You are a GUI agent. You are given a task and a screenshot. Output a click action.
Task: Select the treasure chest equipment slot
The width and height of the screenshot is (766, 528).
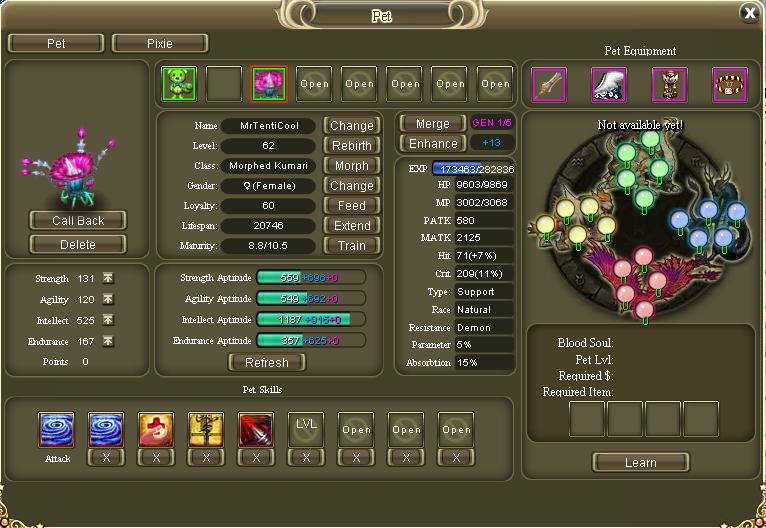pyautogui.click(x=730, y=84)
